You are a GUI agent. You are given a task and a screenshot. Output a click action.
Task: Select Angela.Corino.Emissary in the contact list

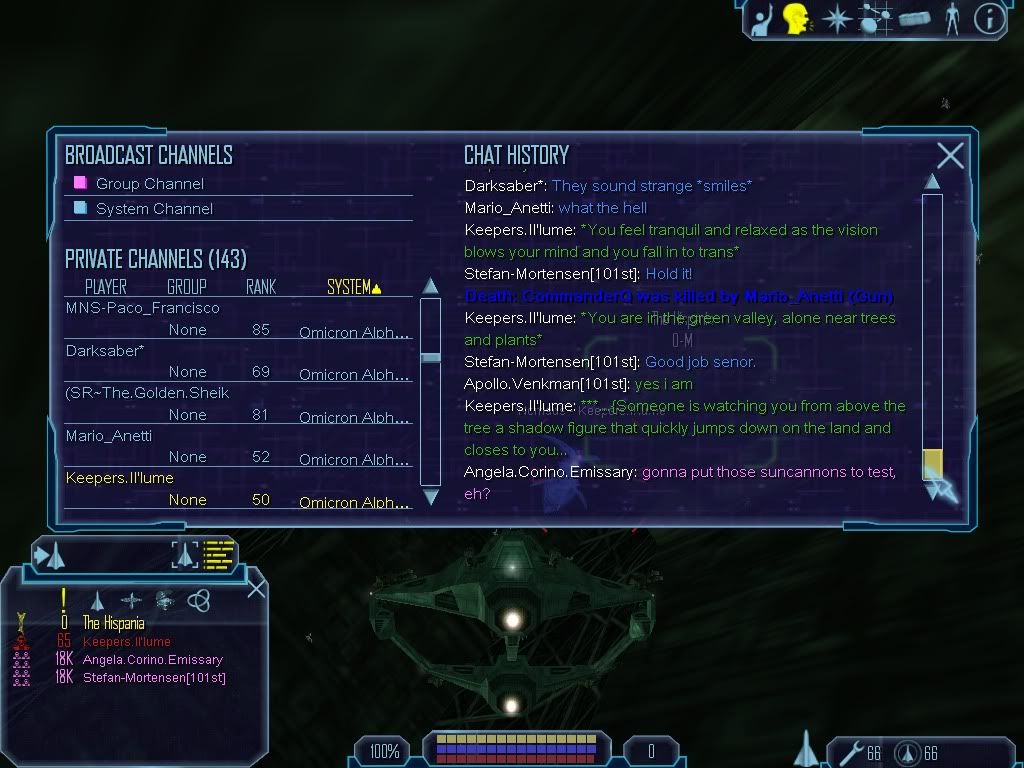pos(152,660)
